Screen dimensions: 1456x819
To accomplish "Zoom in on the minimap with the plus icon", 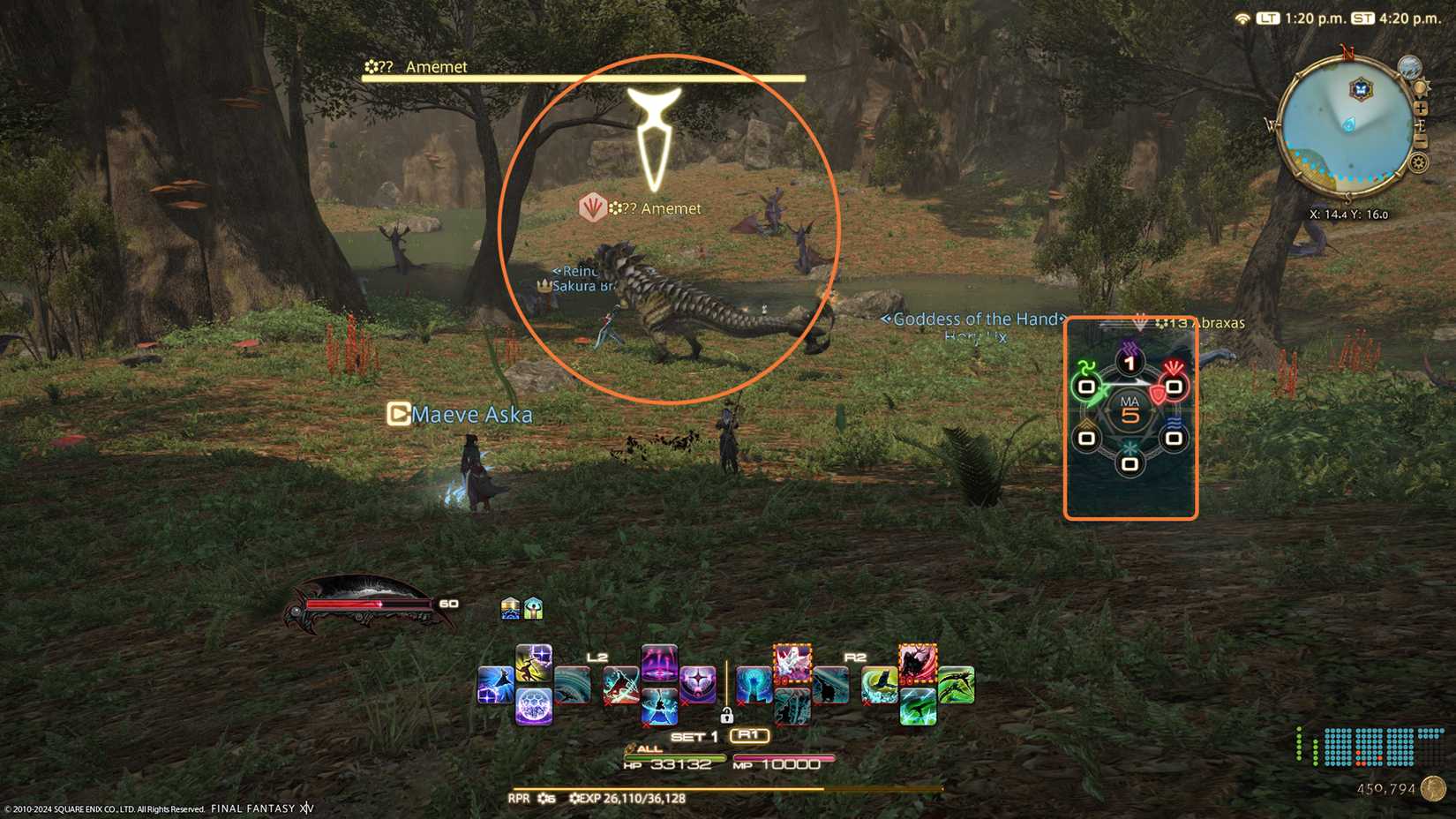I will coord(1422,108).
